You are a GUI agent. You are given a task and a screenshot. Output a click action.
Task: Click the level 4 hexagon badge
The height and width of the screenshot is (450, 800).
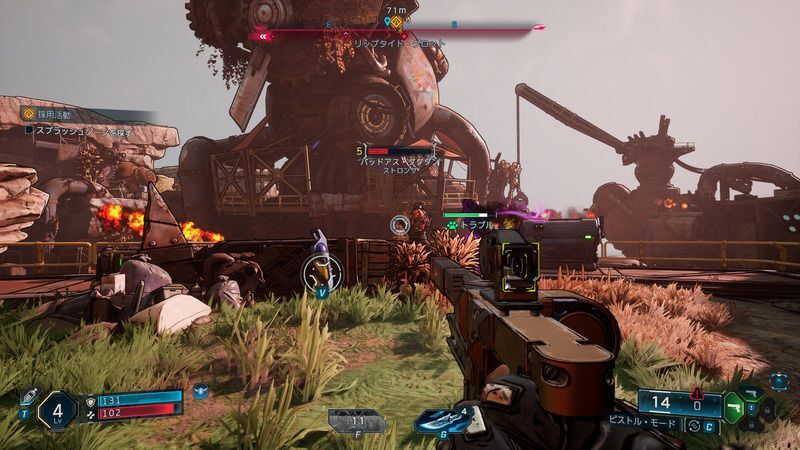coord(57,410)
